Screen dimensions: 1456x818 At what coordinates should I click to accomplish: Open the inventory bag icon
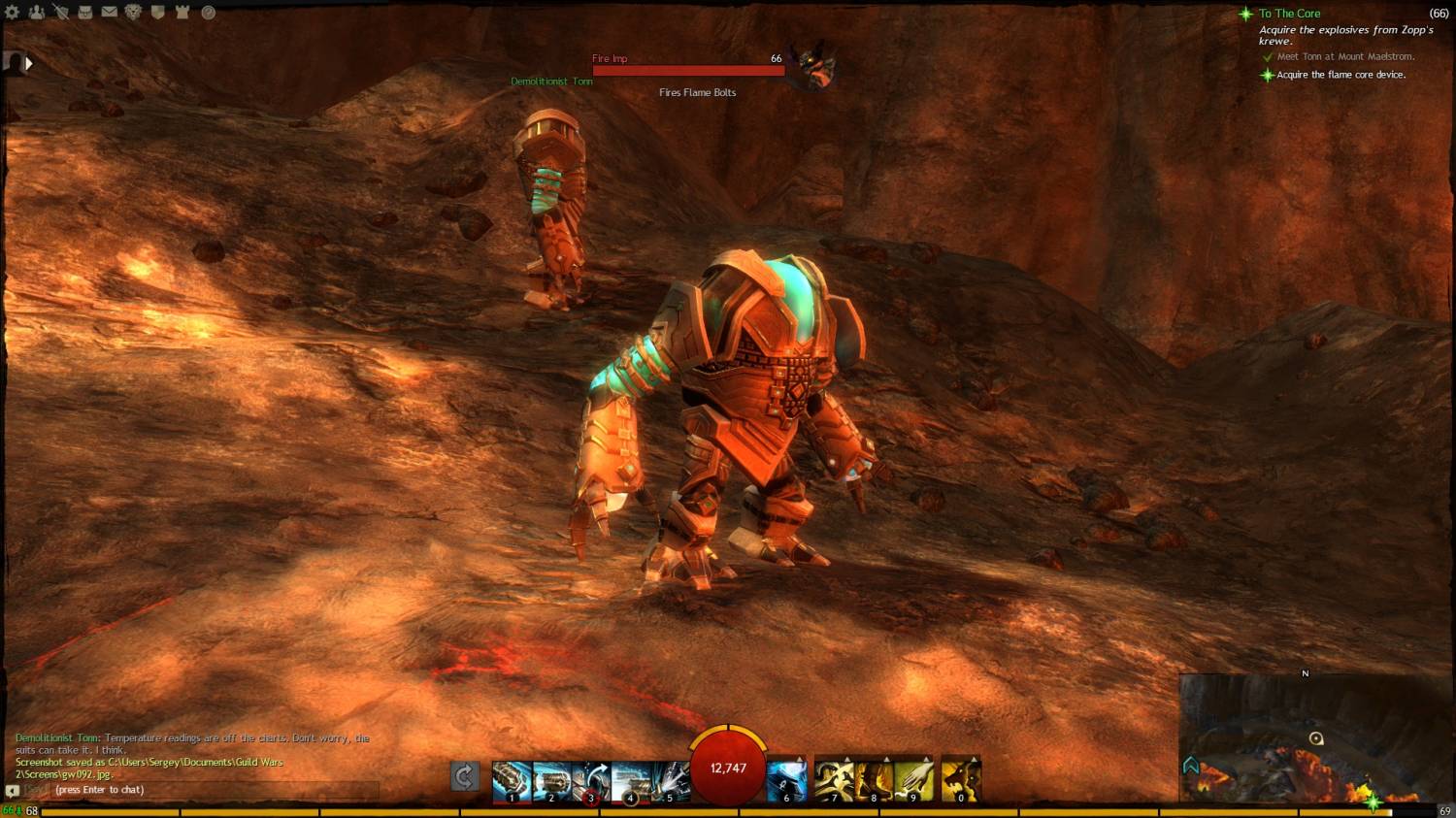click(85, 13)
